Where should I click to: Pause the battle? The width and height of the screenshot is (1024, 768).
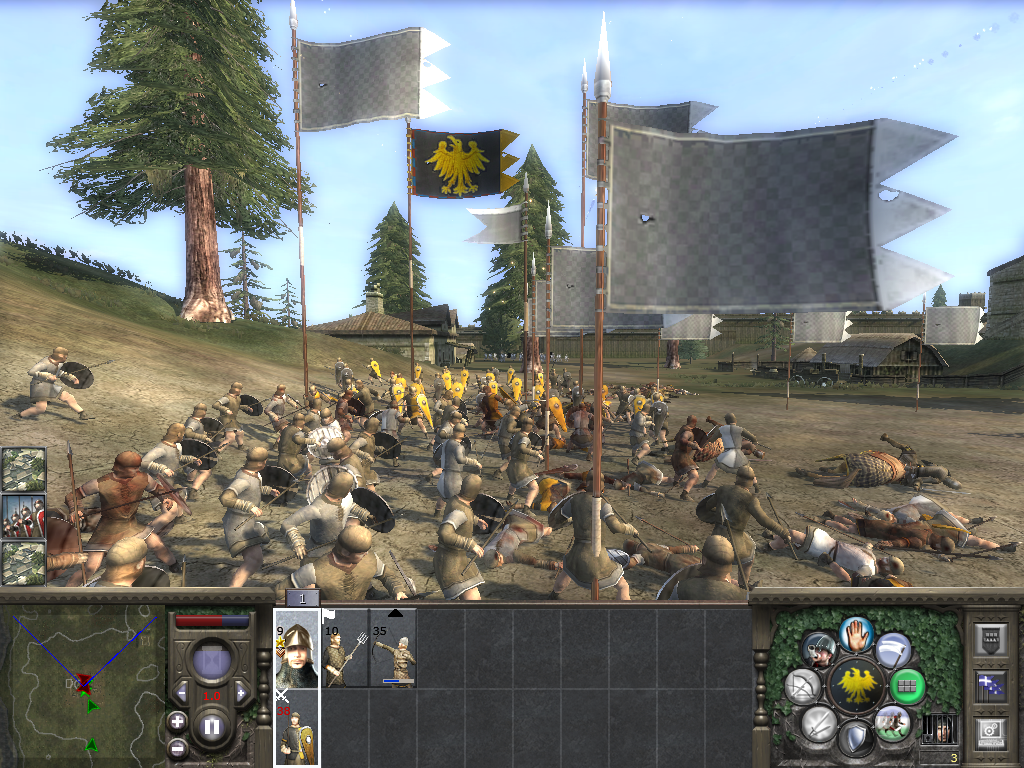coord(211,726)
